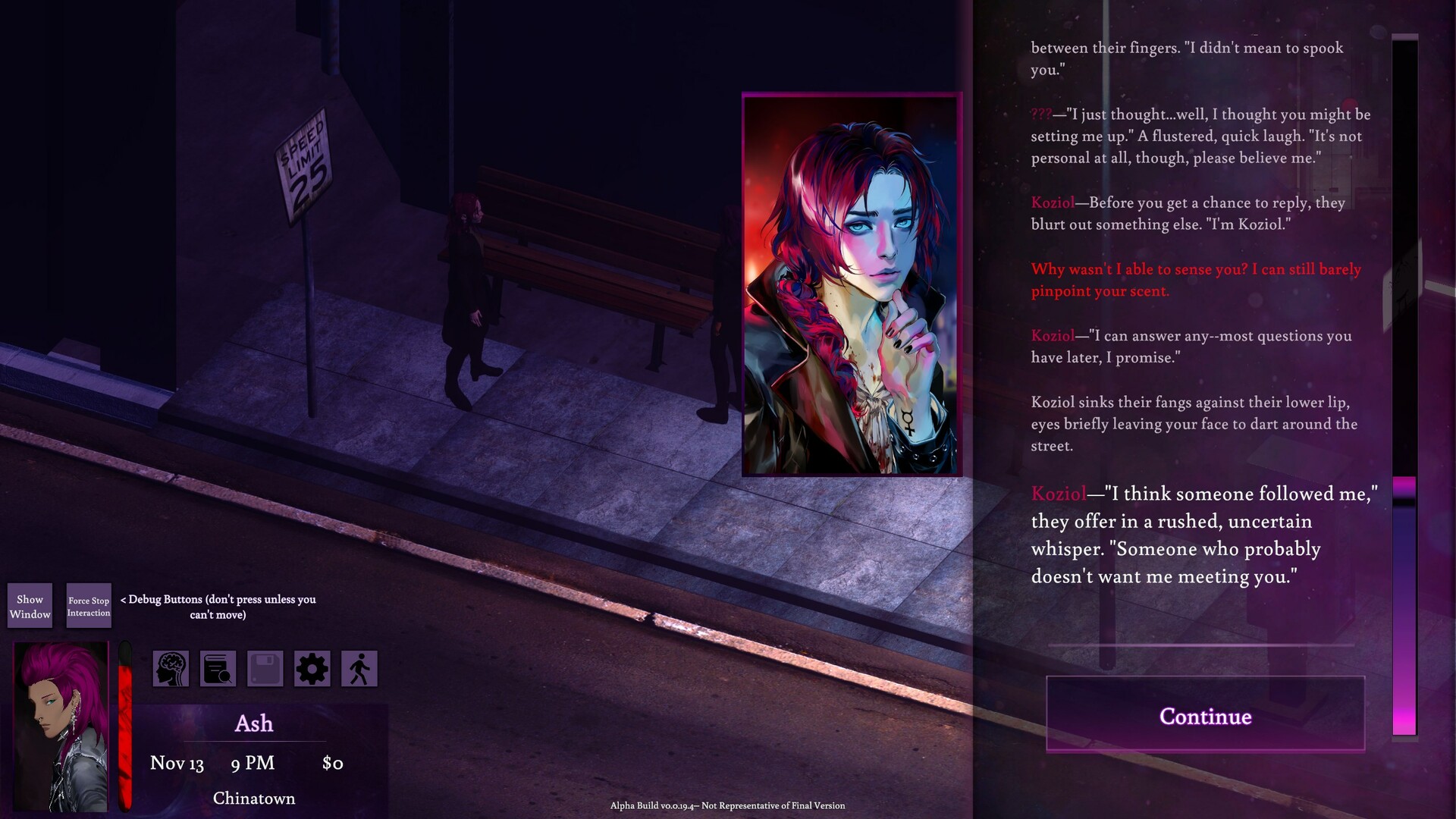Click the Nov 13 date display
The height and width of the screenshot is (819, 1456).
[176, 763]
